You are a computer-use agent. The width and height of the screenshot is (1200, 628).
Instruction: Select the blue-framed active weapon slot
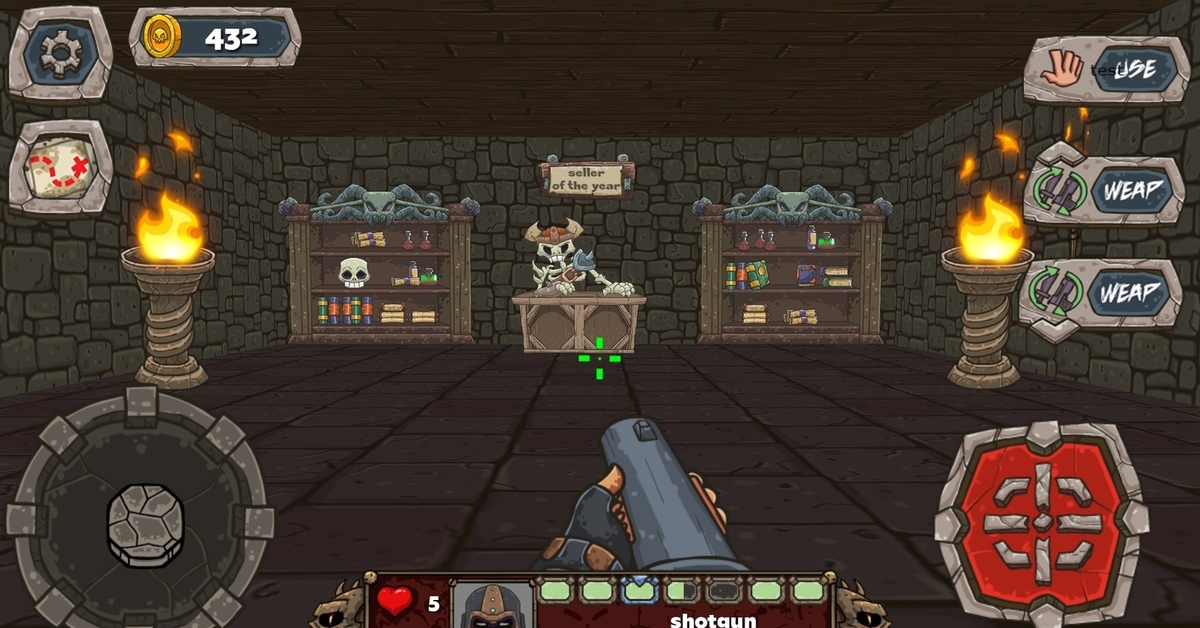(x=639, y=590)
